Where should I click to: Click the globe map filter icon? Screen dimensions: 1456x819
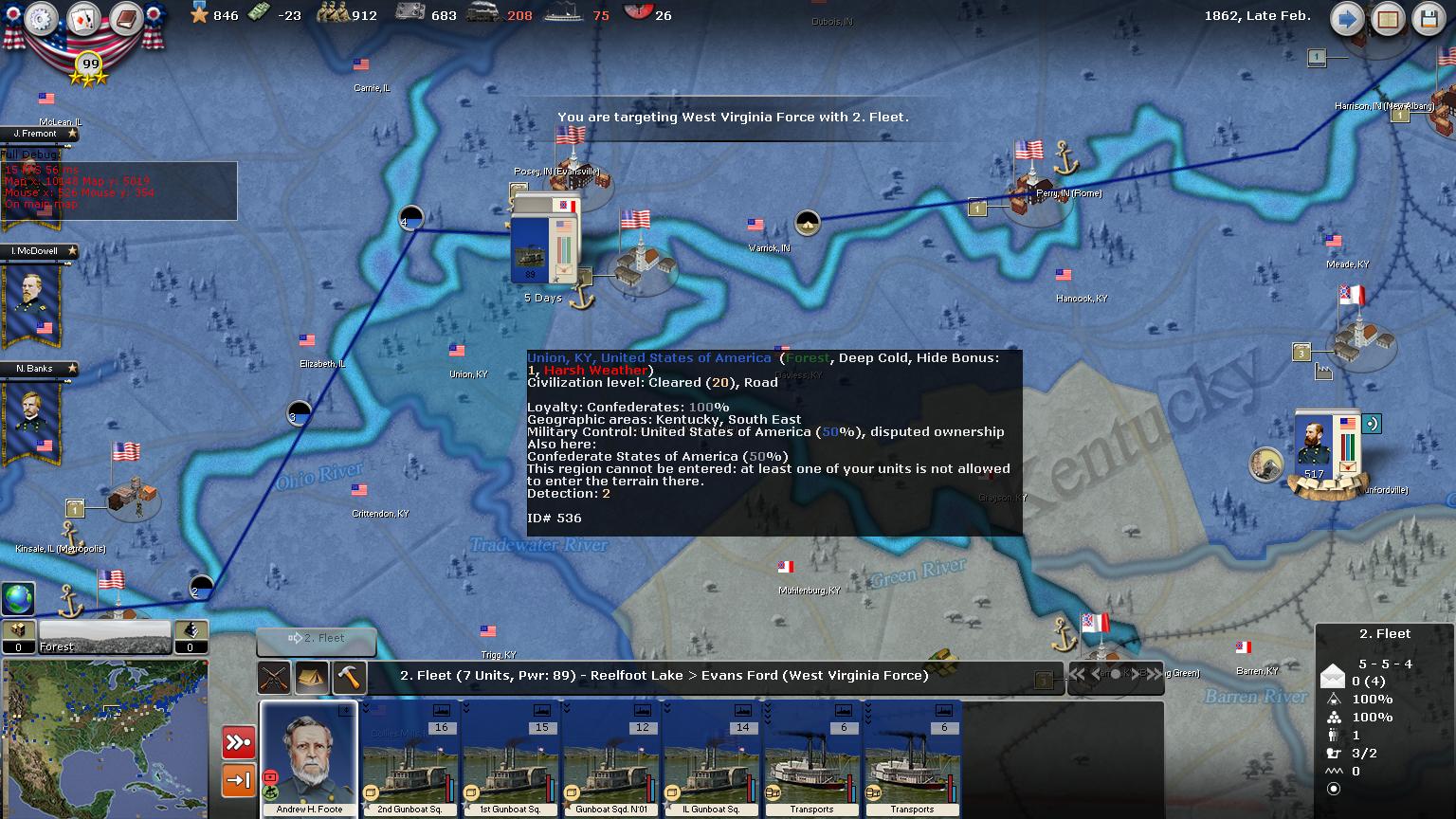point(18,599)
